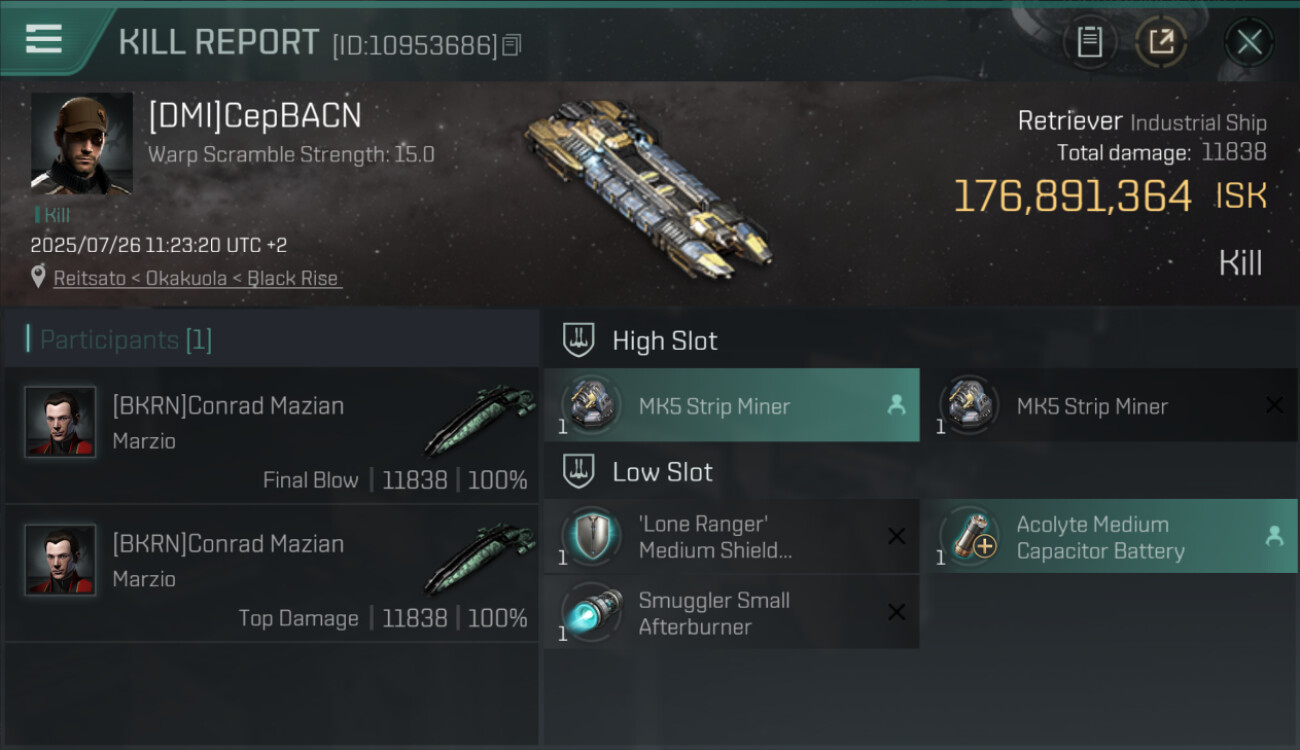Open the clipboard report button
The width and height of the screenshot is (1300, 750).
tap(1089, 42)
